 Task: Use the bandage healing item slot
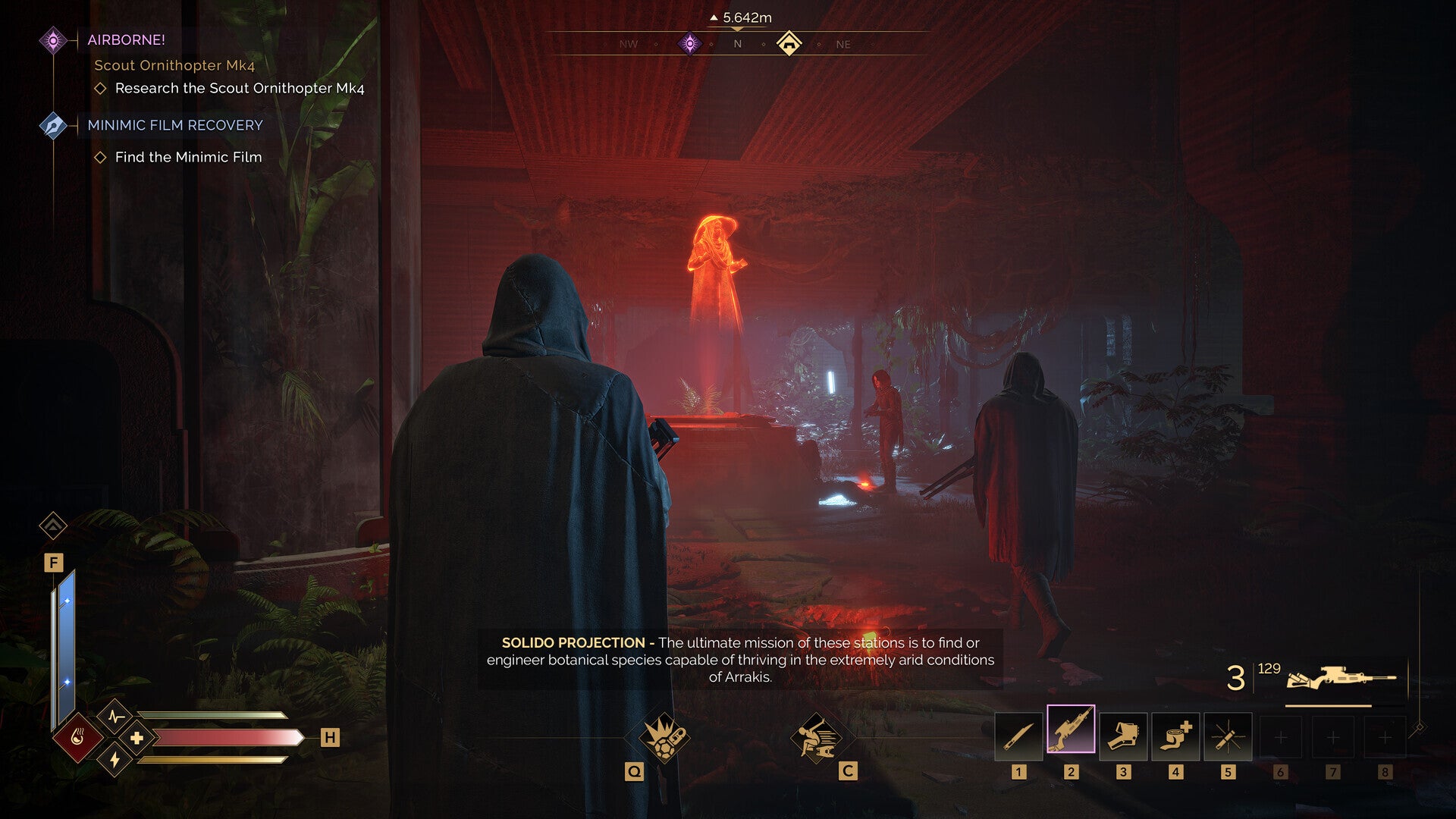click(x=1175, y=736)
